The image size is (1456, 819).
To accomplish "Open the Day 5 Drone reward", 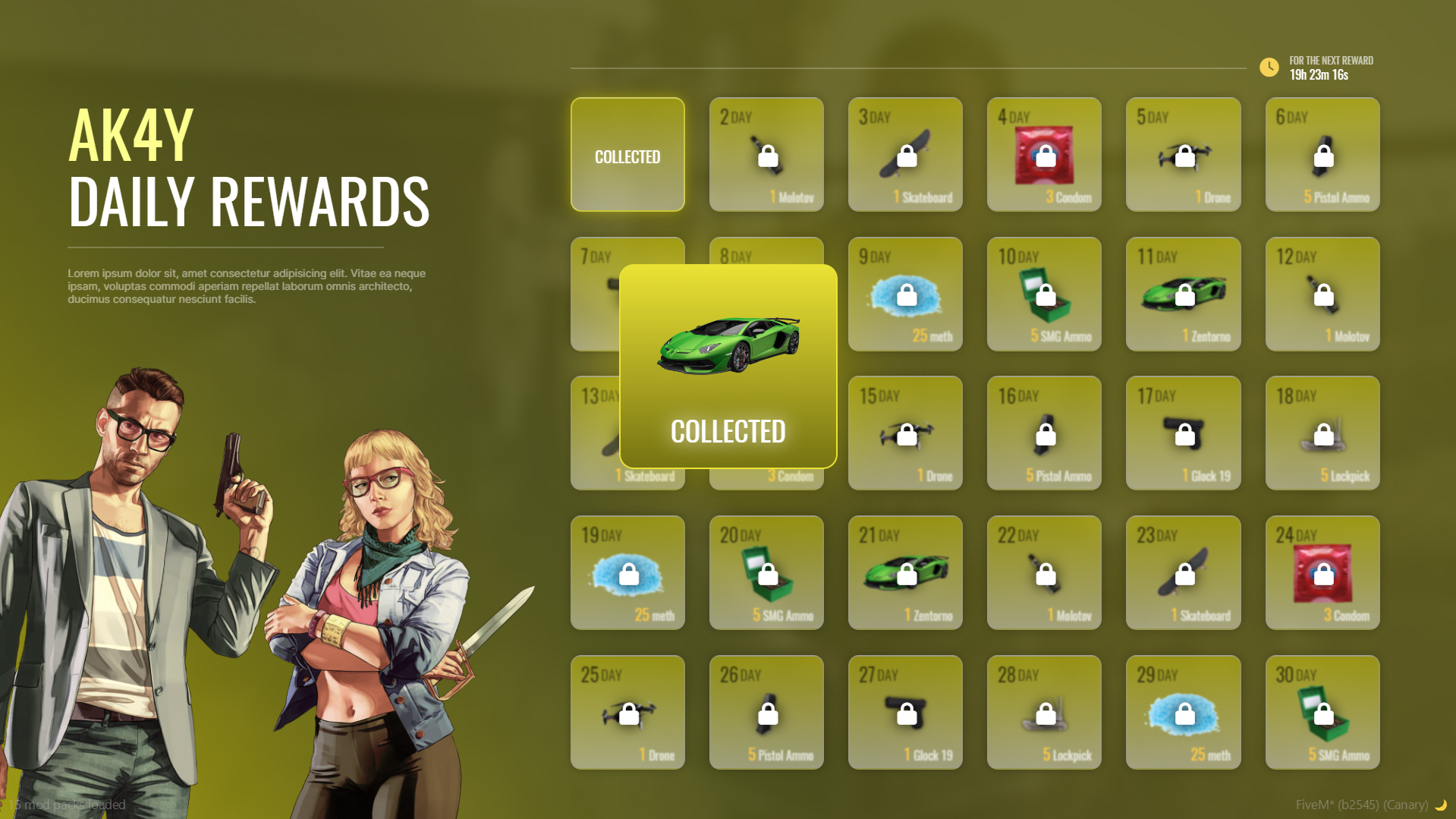I will click(x=1183, y=154).
